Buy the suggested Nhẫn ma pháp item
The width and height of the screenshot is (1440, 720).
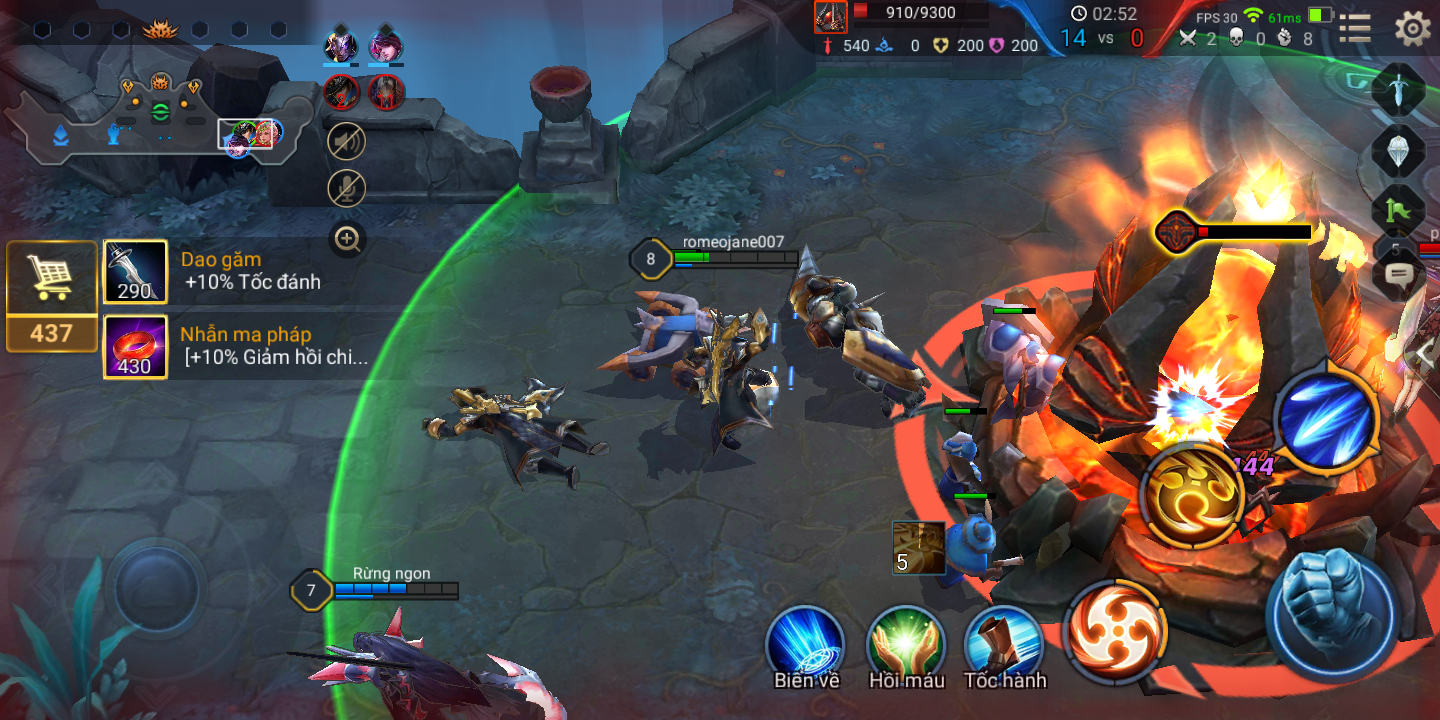(136, 347)
